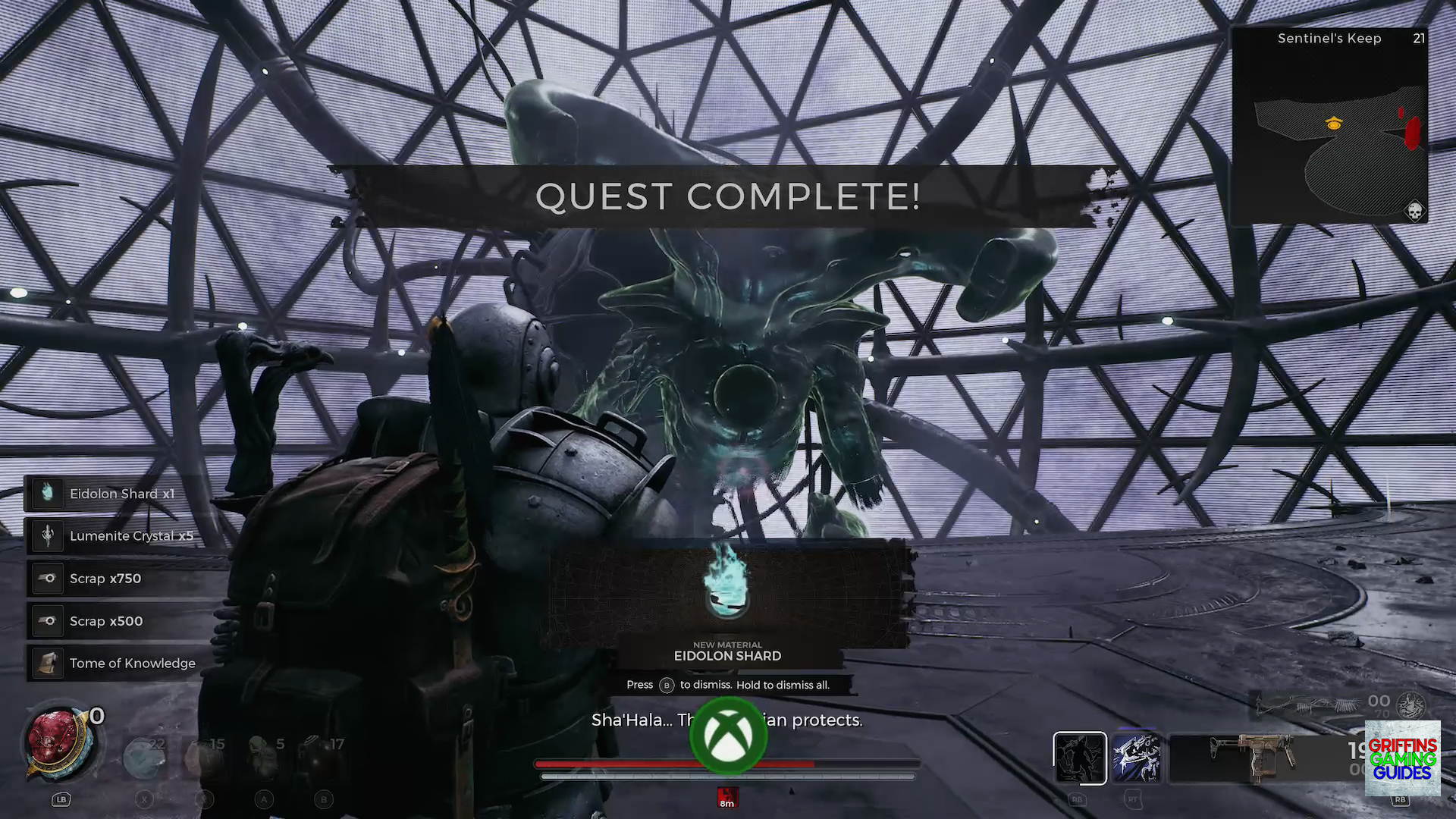Open the Griffins Gaming Guides watermark
This screenshot has height=819, width=1456.
point(1402,758)
